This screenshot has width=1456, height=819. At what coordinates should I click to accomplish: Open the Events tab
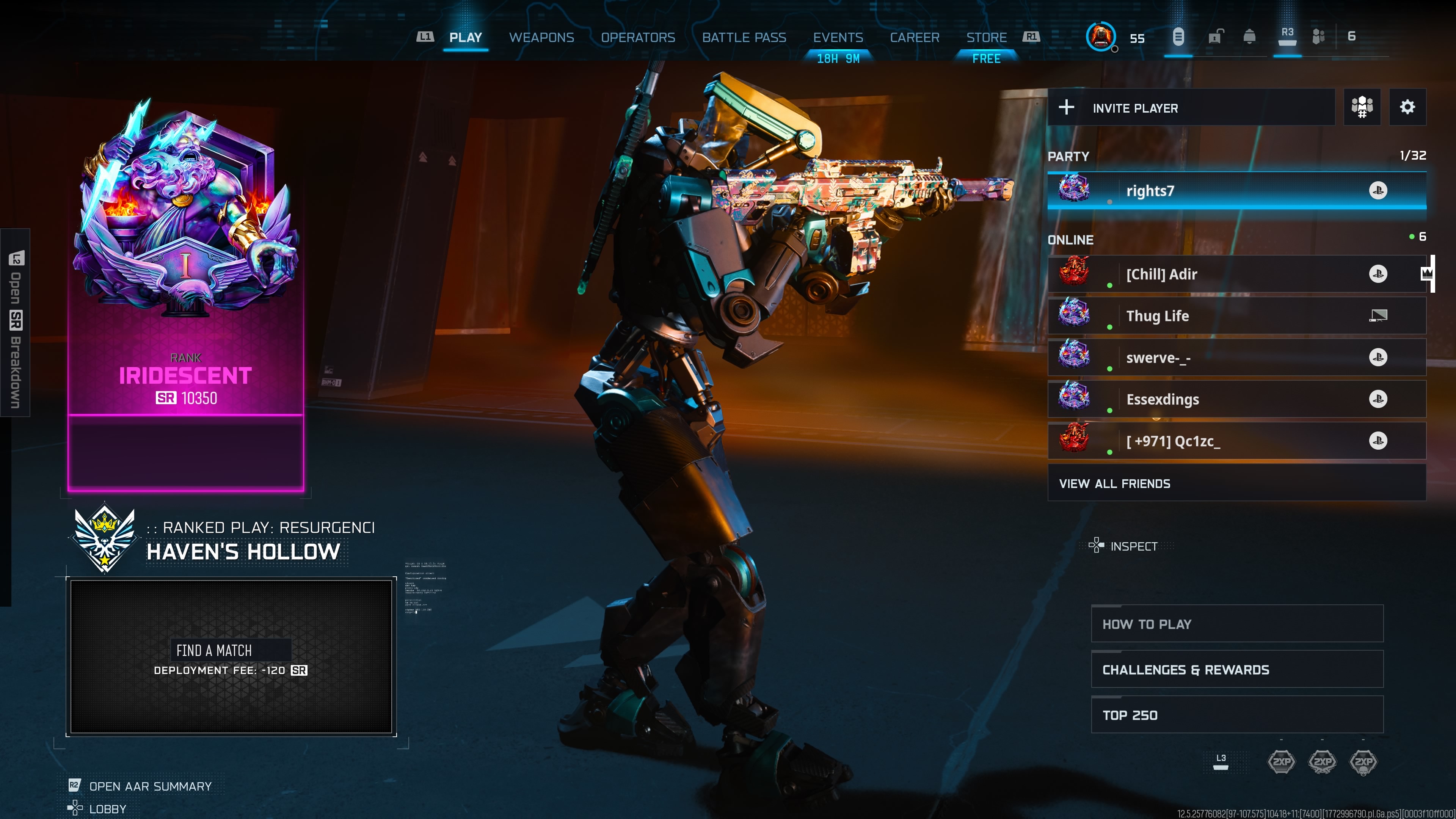click(x=838, y=37)
